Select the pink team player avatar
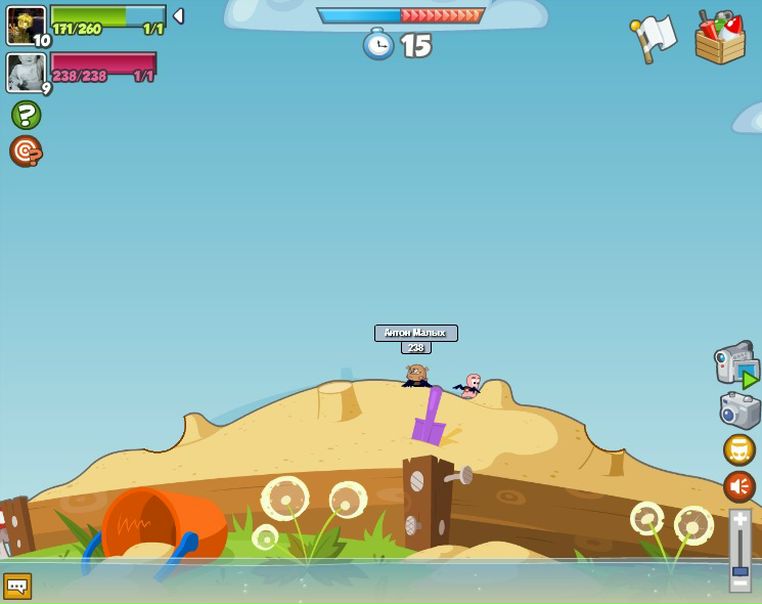 pyautogui.click(x=26, y=72)
